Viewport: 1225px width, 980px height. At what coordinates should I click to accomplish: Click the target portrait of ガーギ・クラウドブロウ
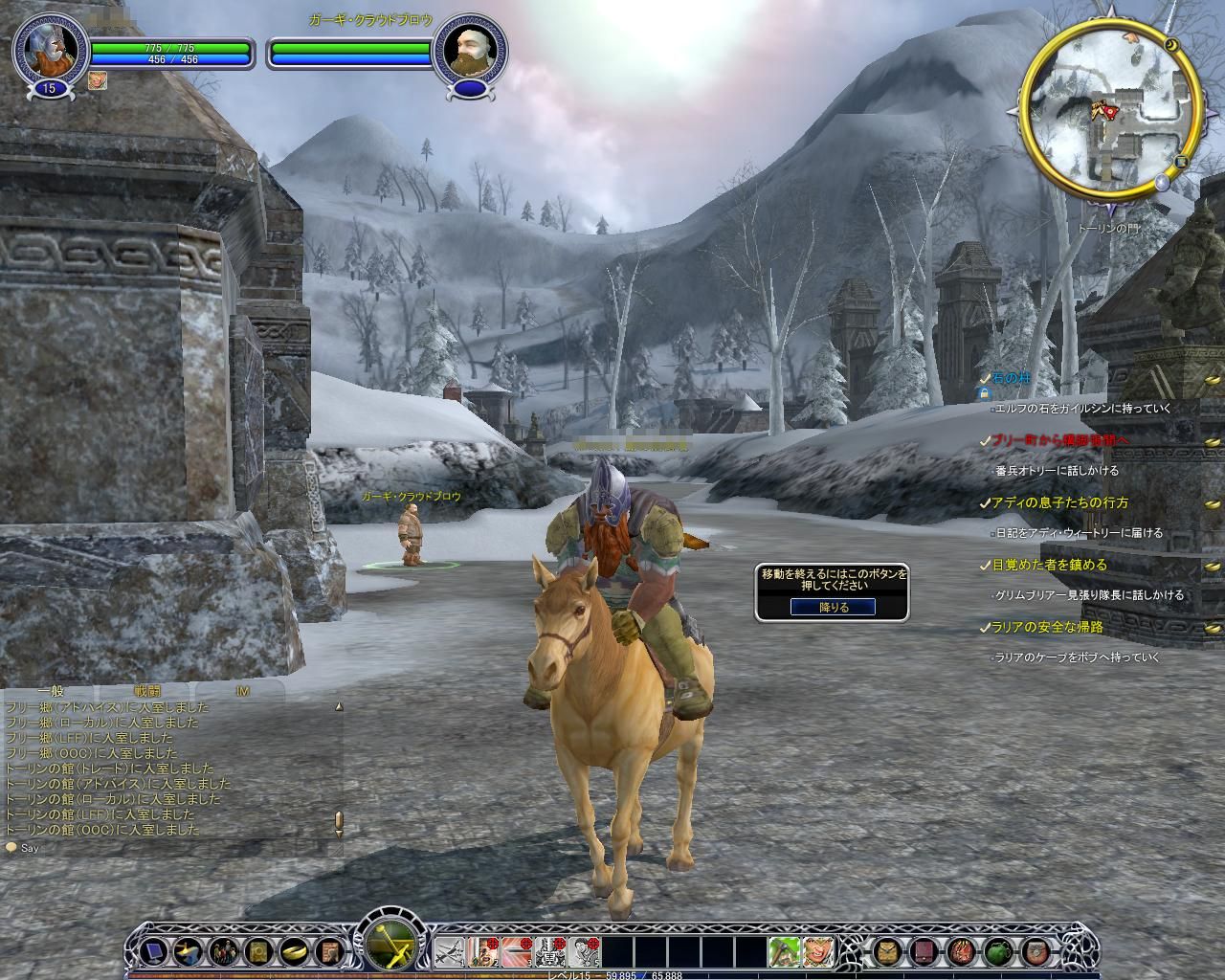467,51
